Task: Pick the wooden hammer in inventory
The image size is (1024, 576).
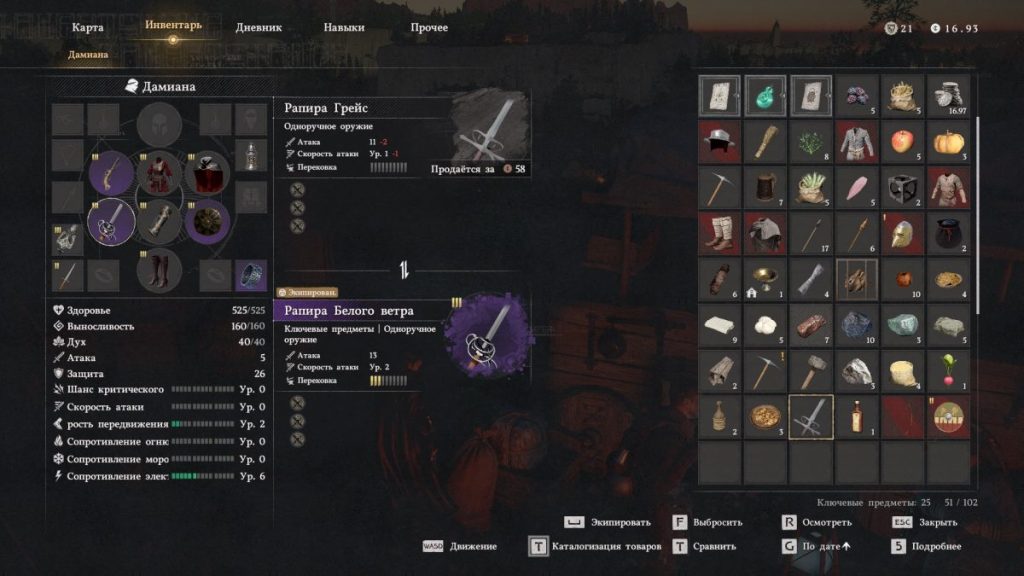Action: [811, 371]
